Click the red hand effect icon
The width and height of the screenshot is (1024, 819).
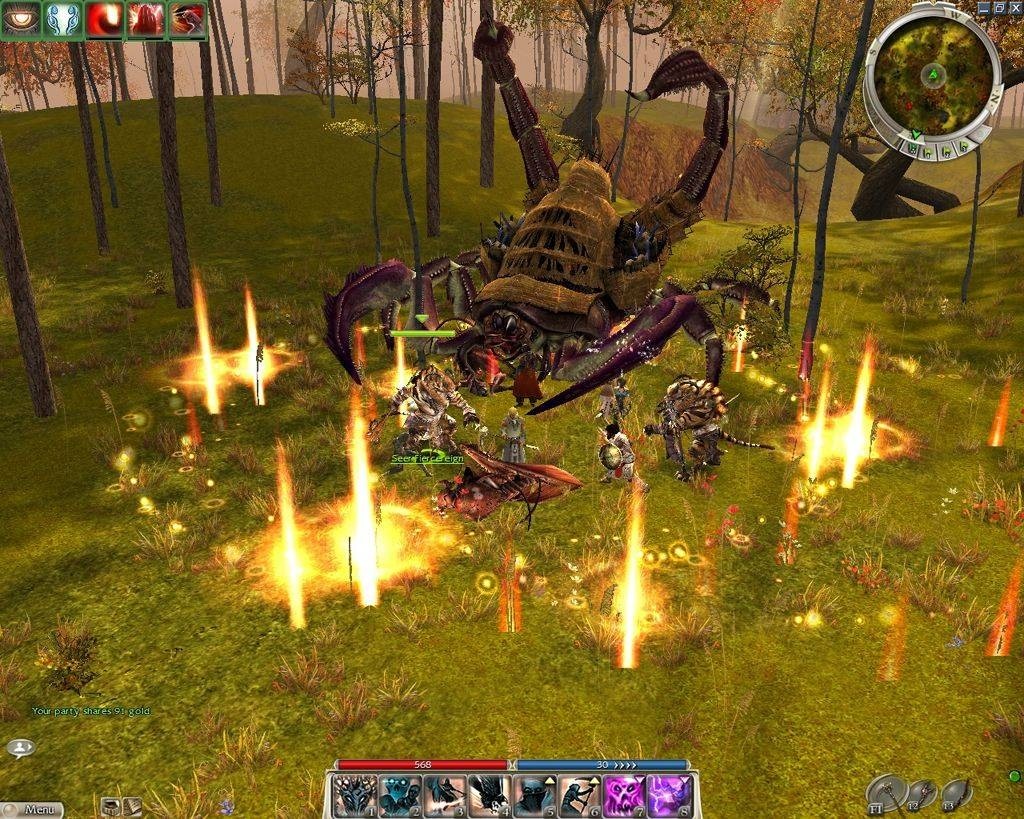(146, 20)
